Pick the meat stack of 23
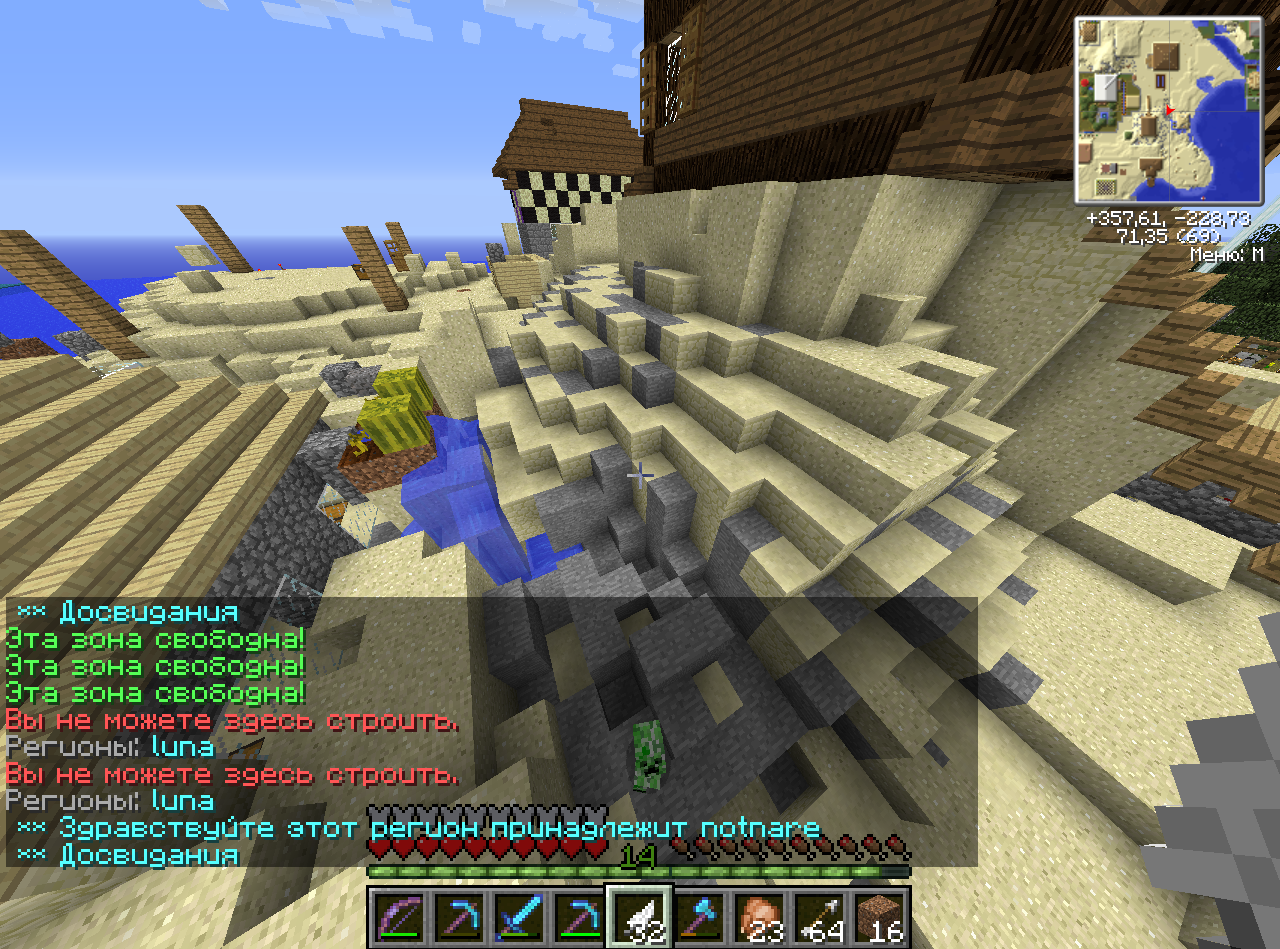Image resolution: width=1280 pixels, height=949 pixels. (760, 917)
